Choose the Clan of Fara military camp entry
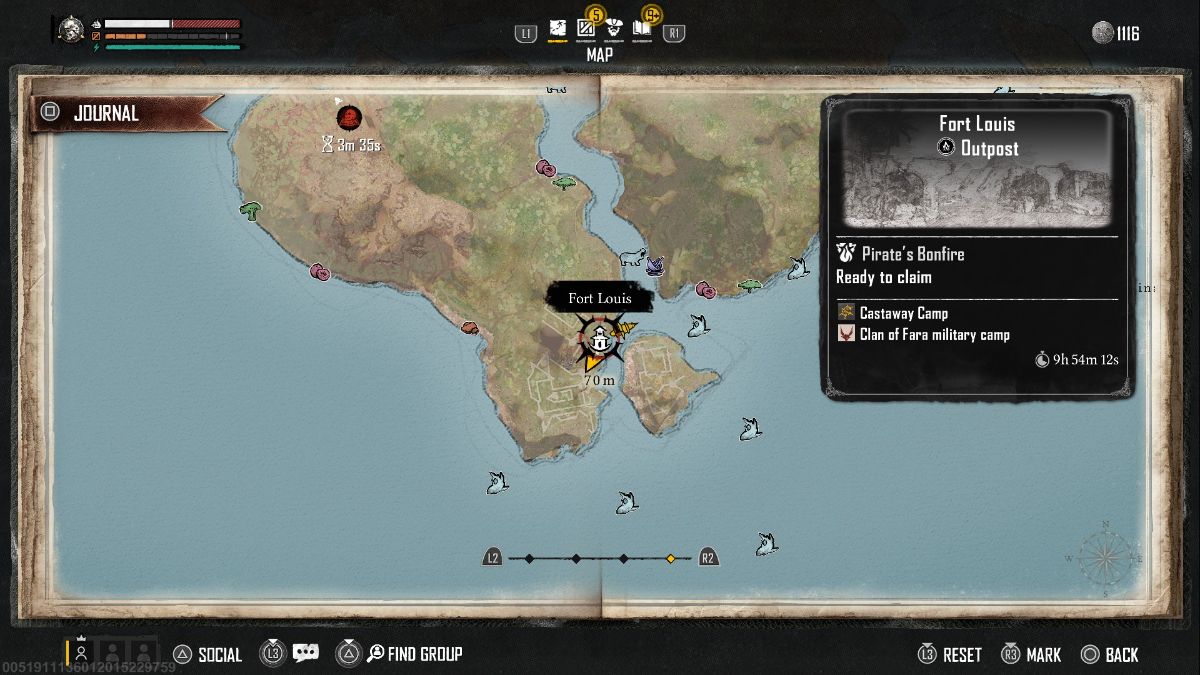This screenshot has width=1200, height=675. click(x=934, y=335)
